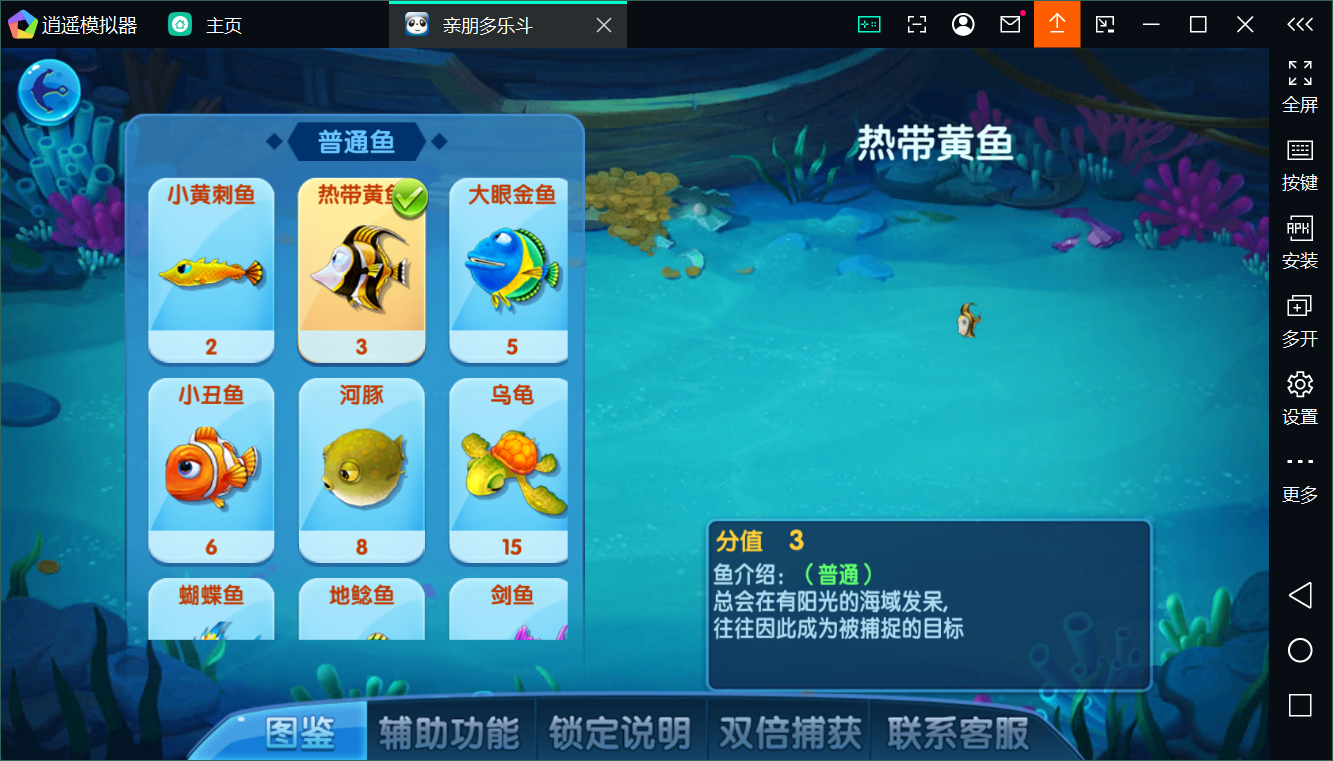Open the mail inbox with red notification dot
The width and height of the screenshot is (1333, 761).
(1010, 23)
